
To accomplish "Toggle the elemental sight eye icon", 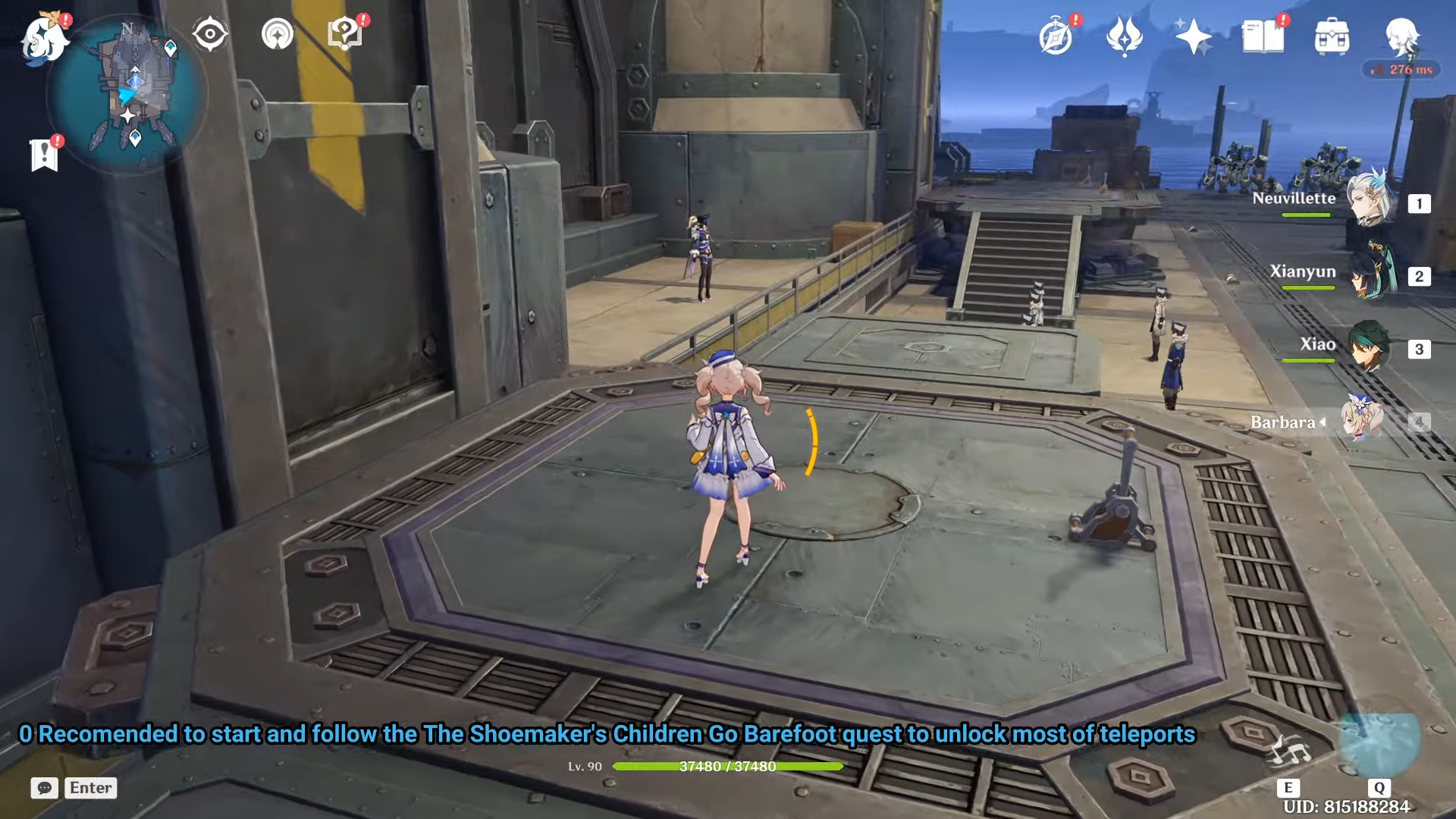I will 210,34.
